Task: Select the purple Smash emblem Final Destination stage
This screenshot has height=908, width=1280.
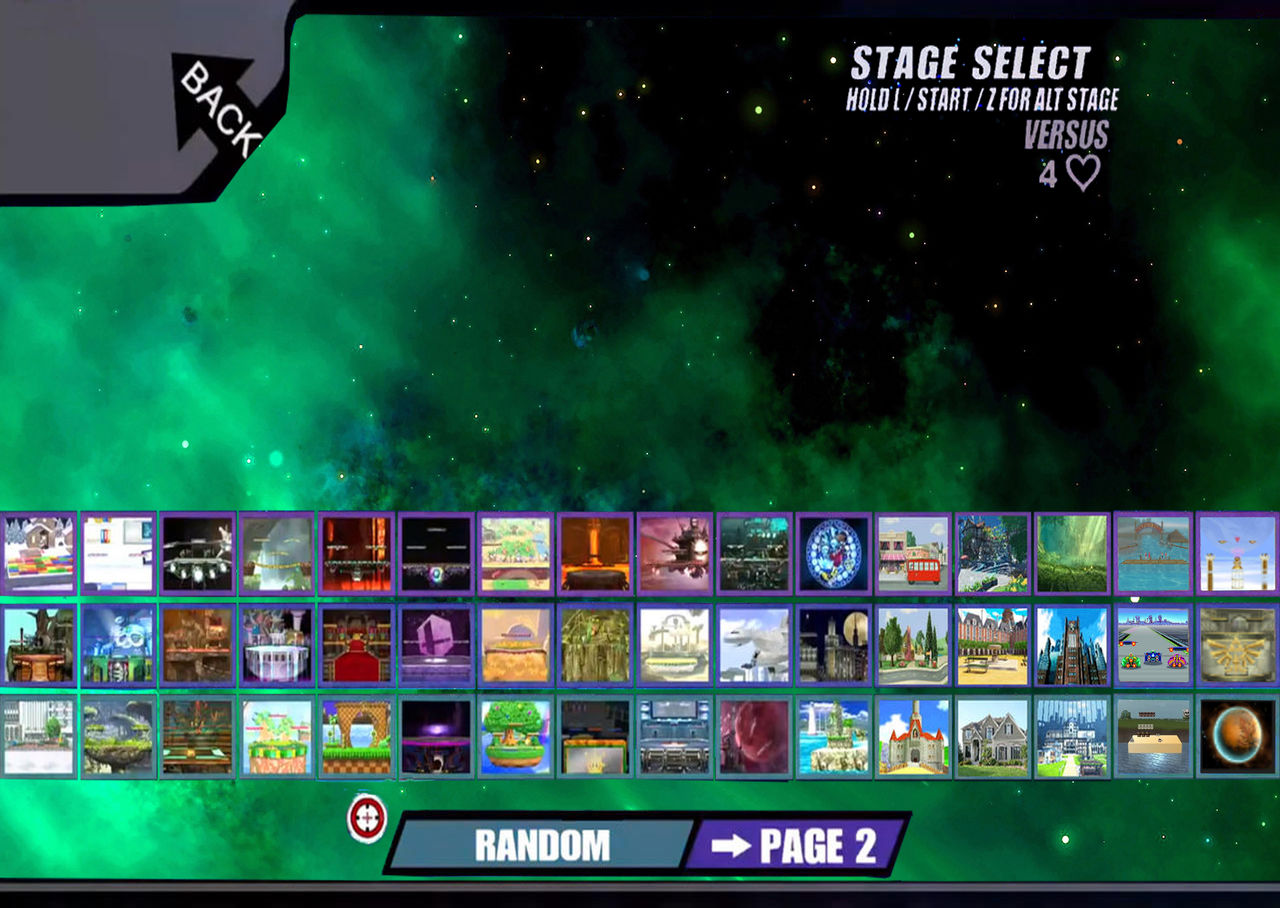Action: (x=437, y=645)
